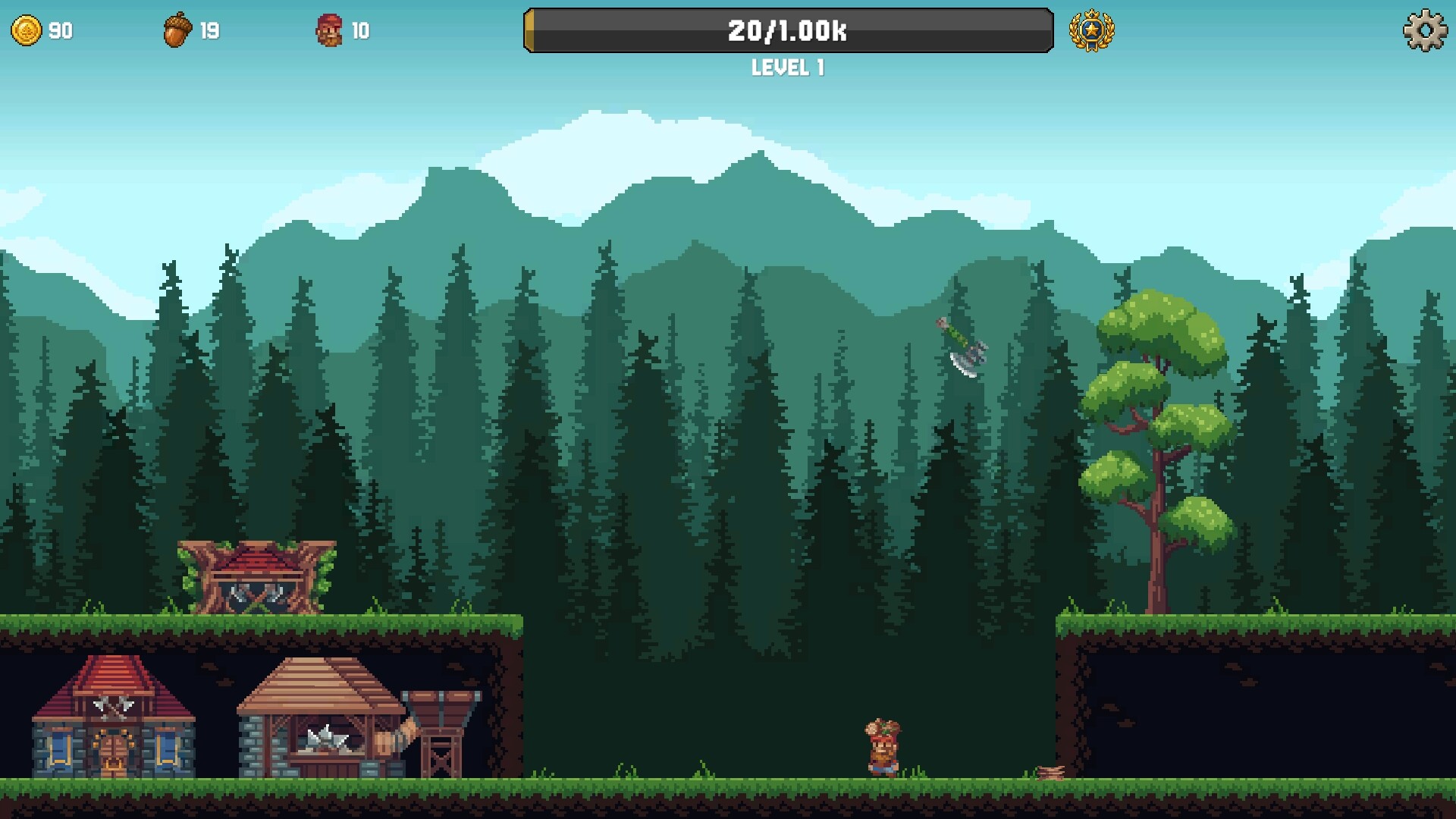Toggle the lumberjack character on the grass
Screen dimensions: 1456x819
(882, 747)
